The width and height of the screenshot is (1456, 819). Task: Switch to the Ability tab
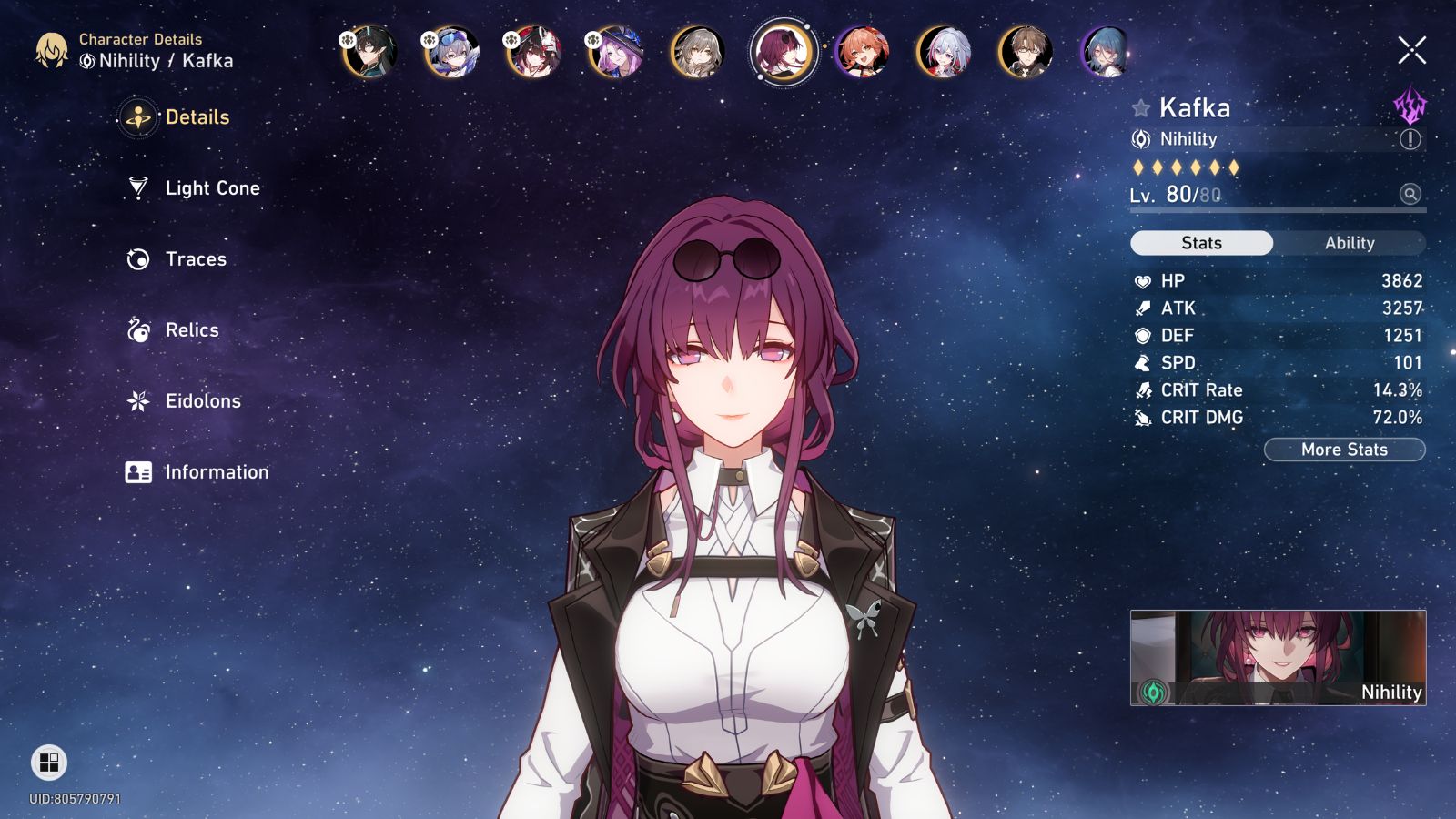1349,243
